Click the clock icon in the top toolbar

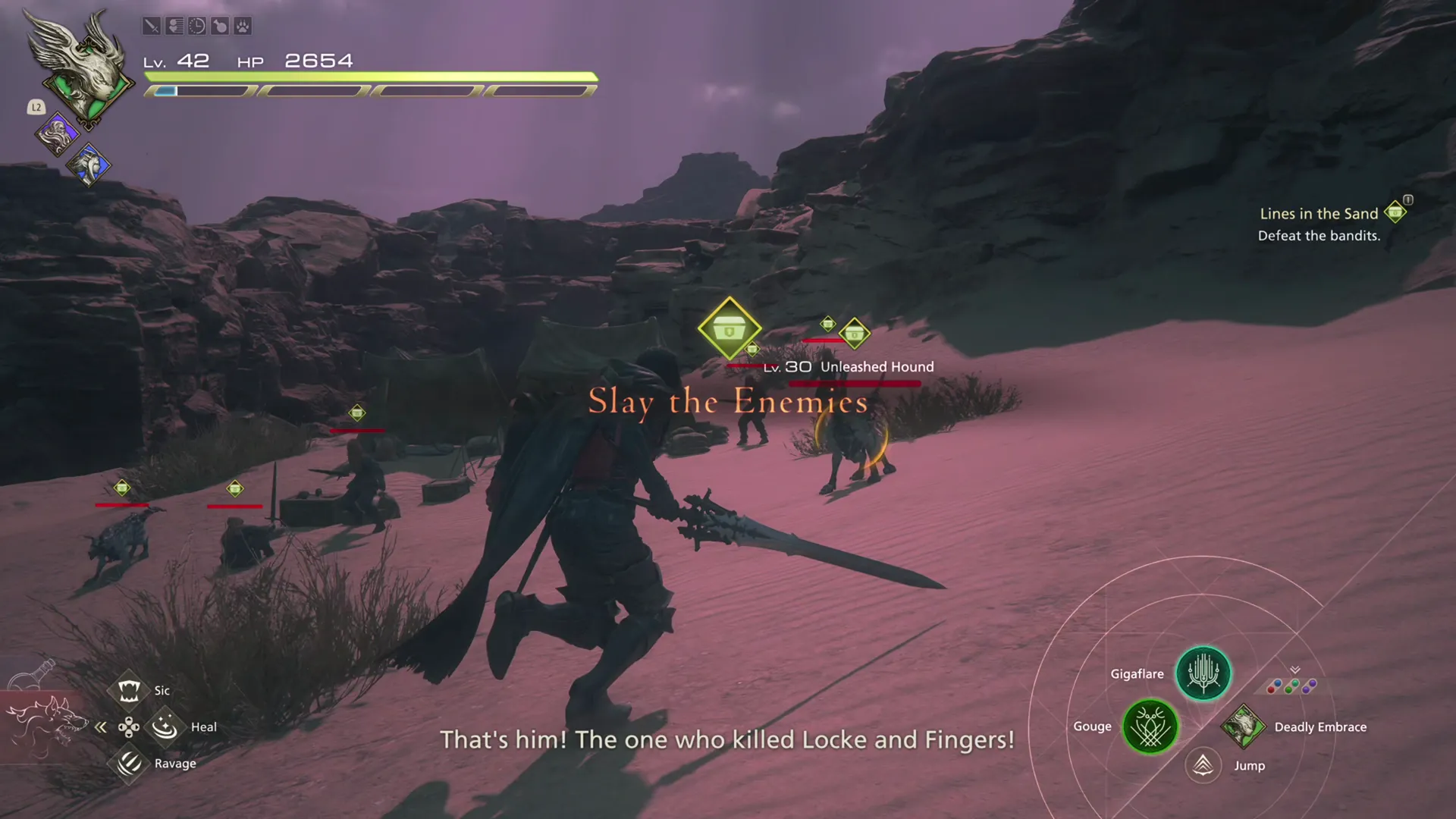tap(197, 27)
